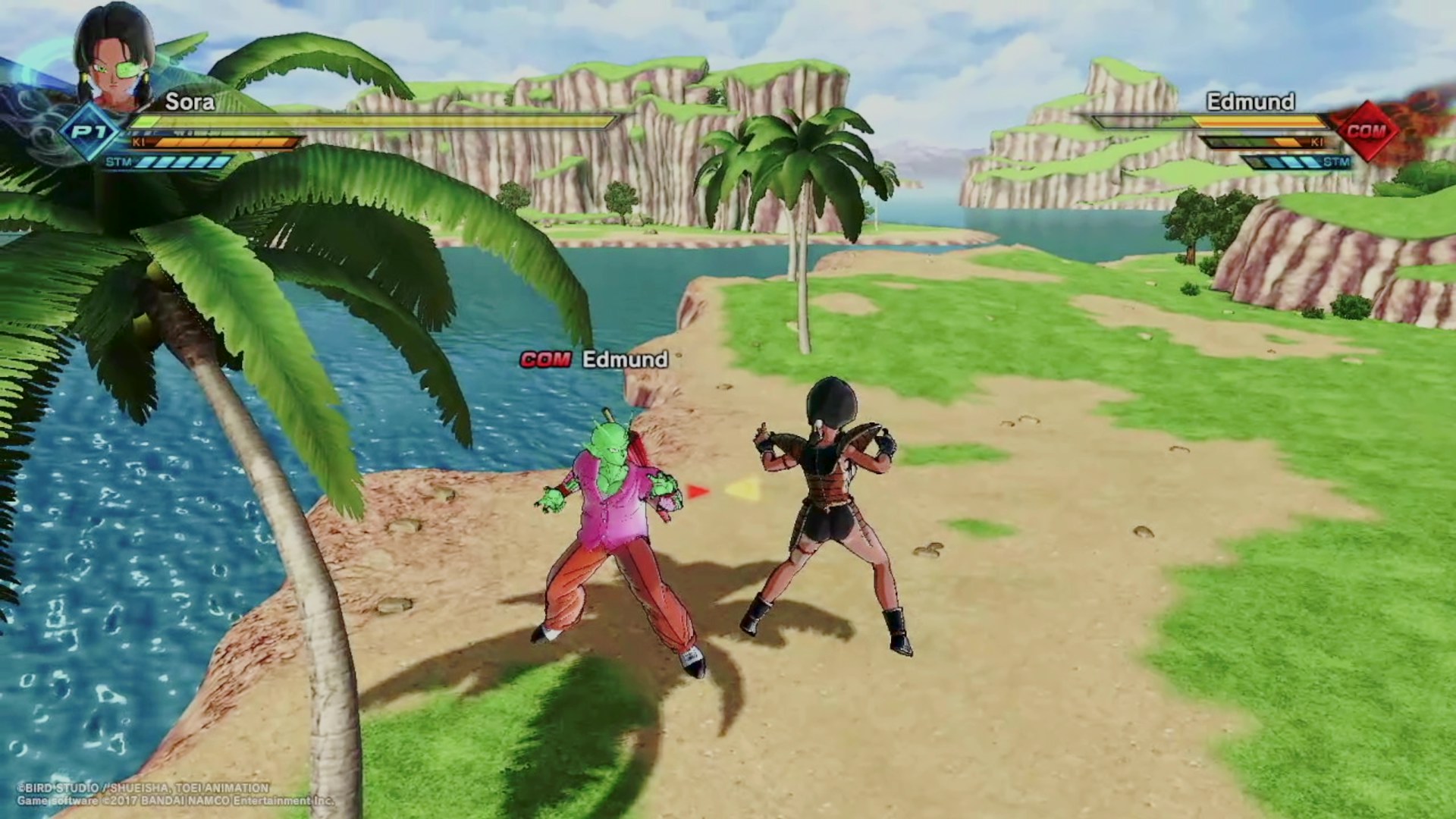Click Sora's character portrait
The height and width of the screenshot is (819, 1456).
pos(114,57)
